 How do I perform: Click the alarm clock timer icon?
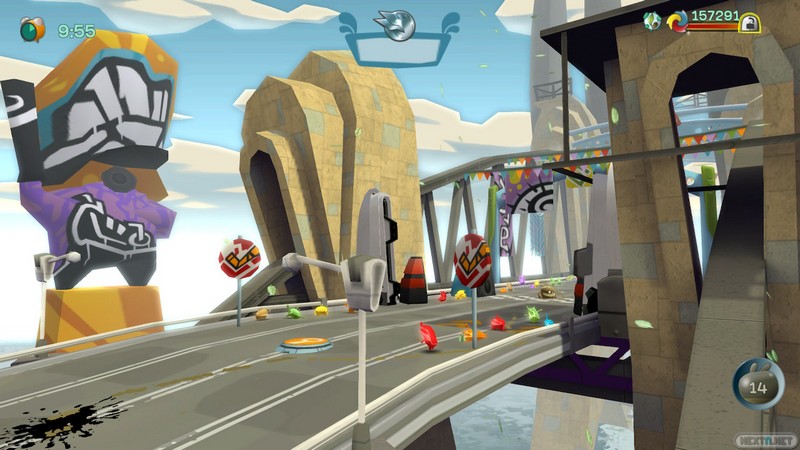[32, 29]
